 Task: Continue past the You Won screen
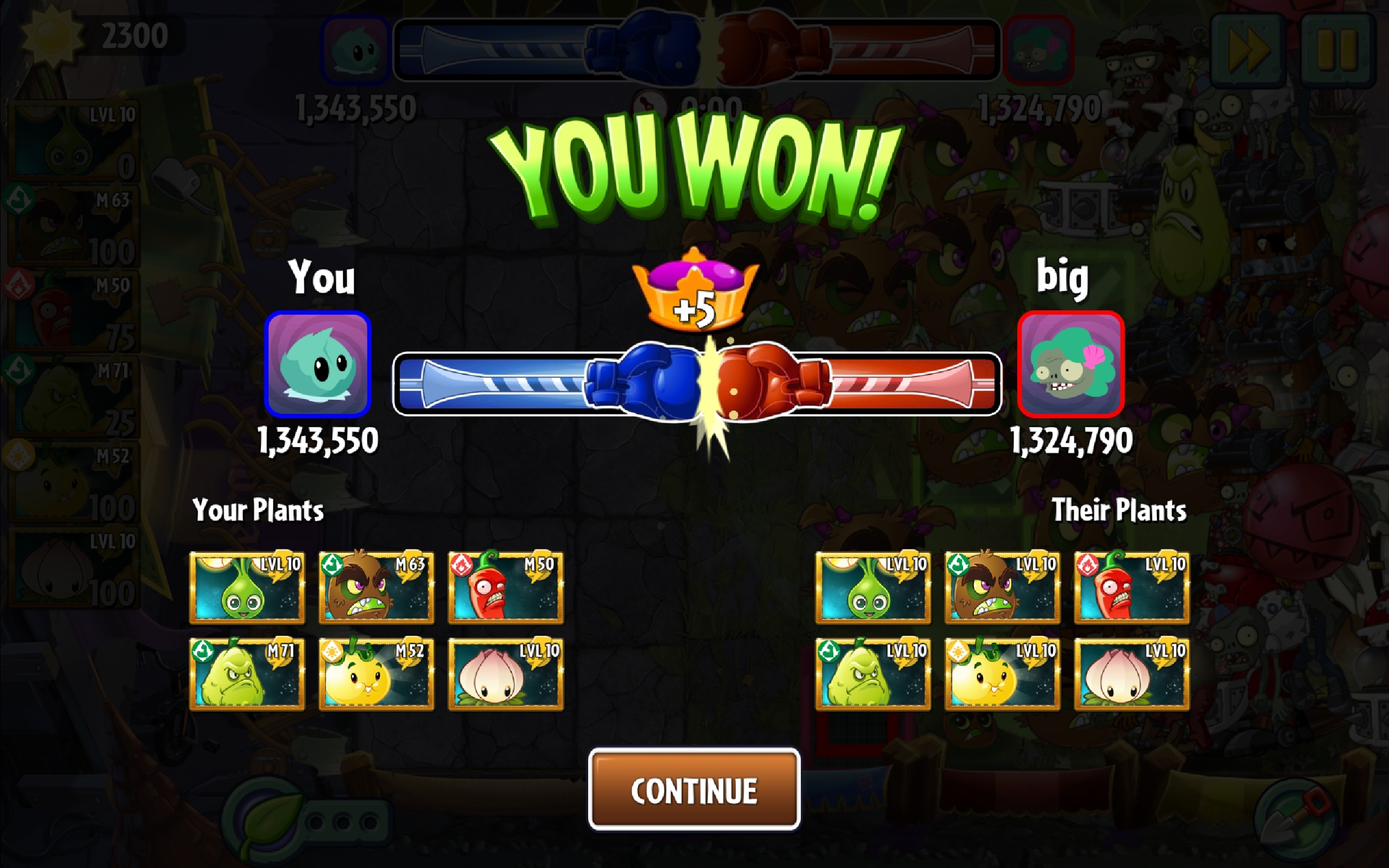694,790
